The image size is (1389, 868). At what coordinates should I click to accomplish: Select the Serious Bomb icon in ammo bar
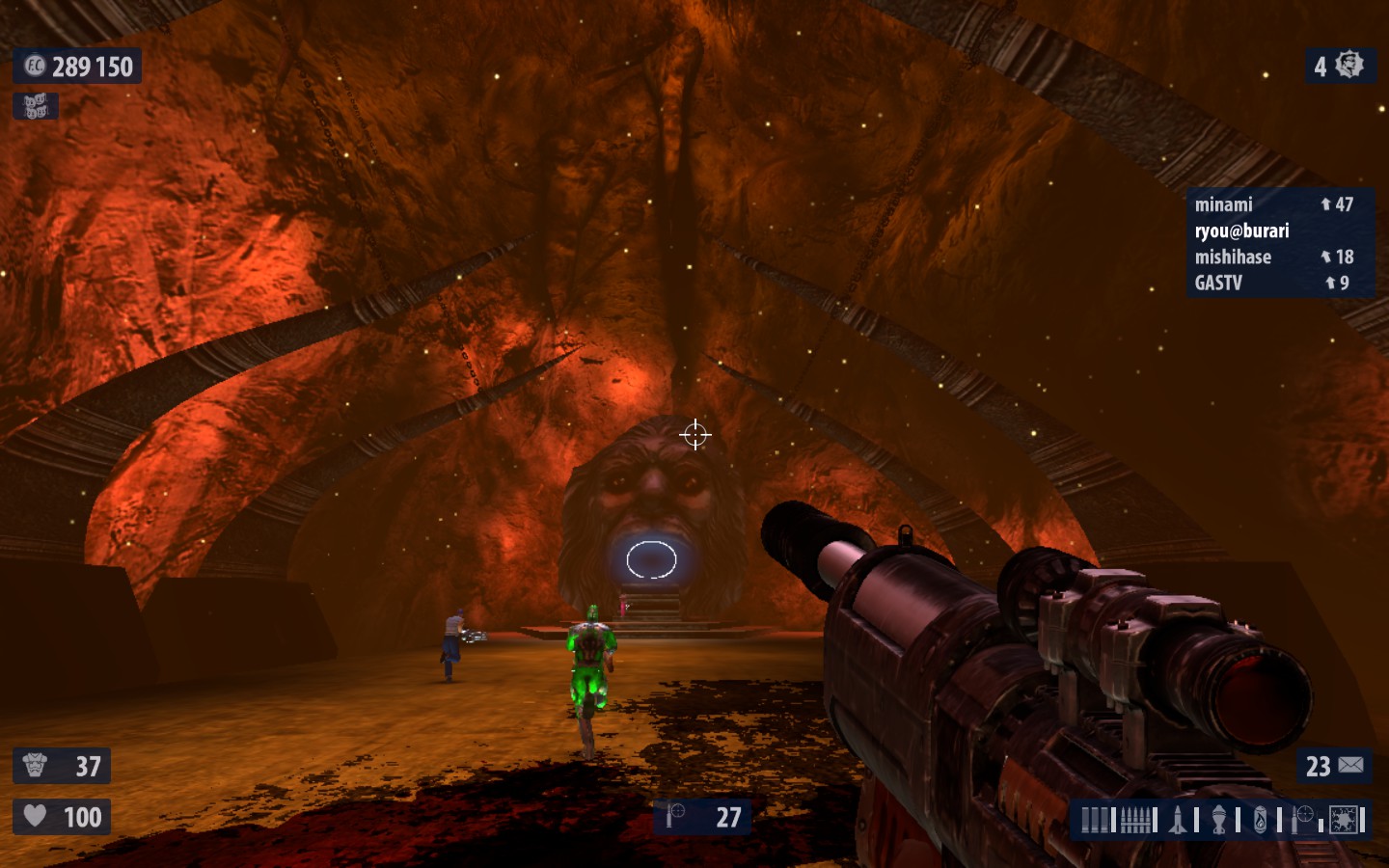pos(1344,820)
